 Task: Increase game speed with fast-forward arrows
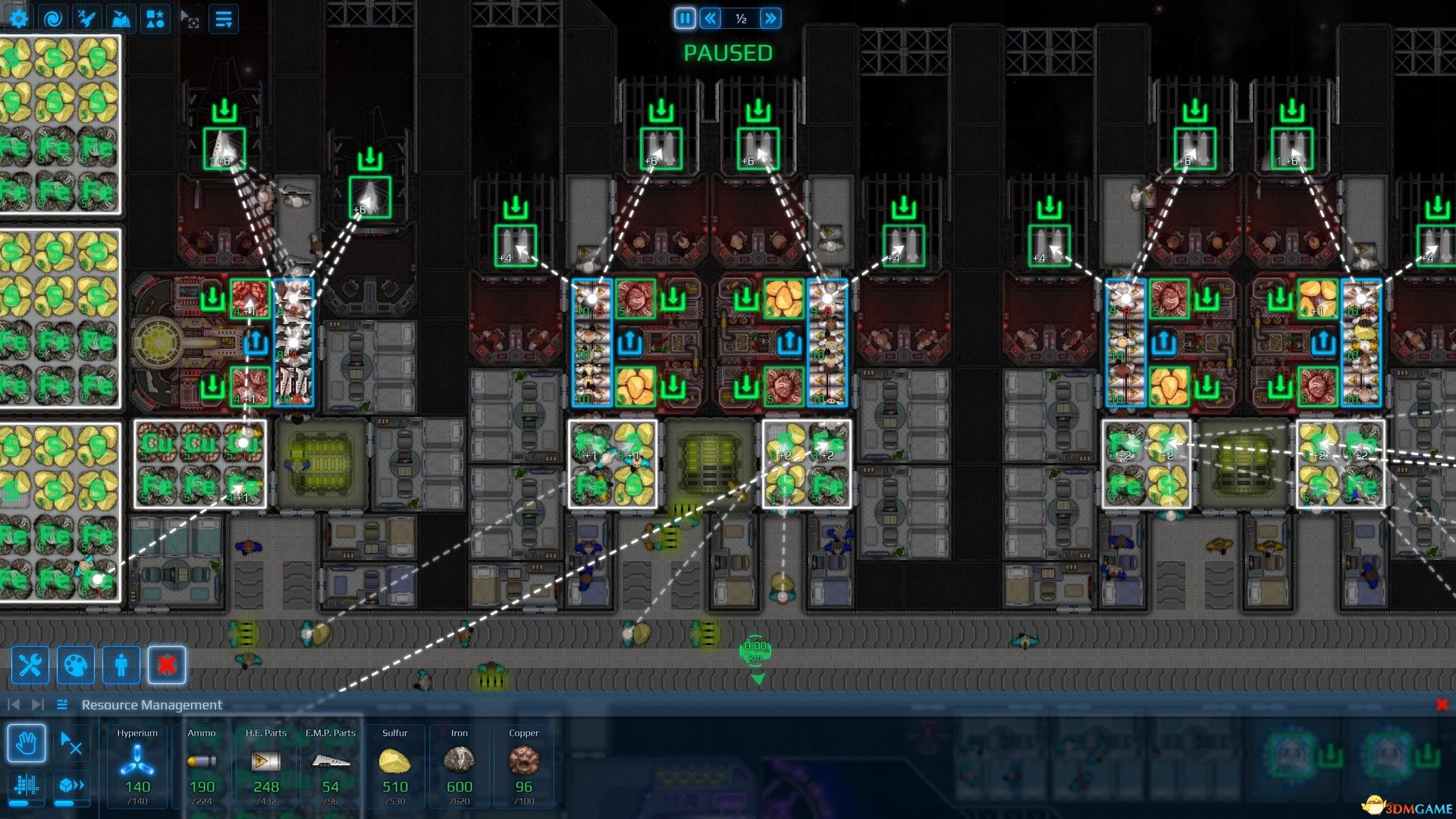coord(770,18)
